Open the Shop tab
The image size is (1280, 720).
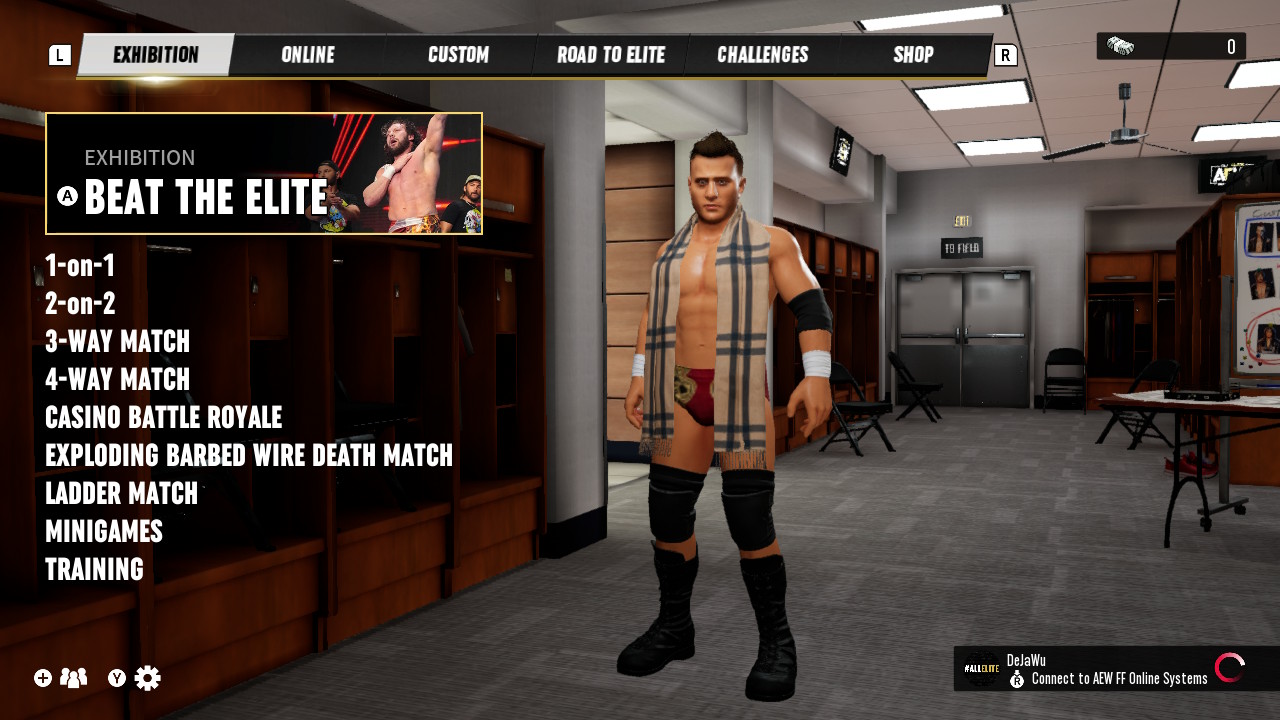912,55
